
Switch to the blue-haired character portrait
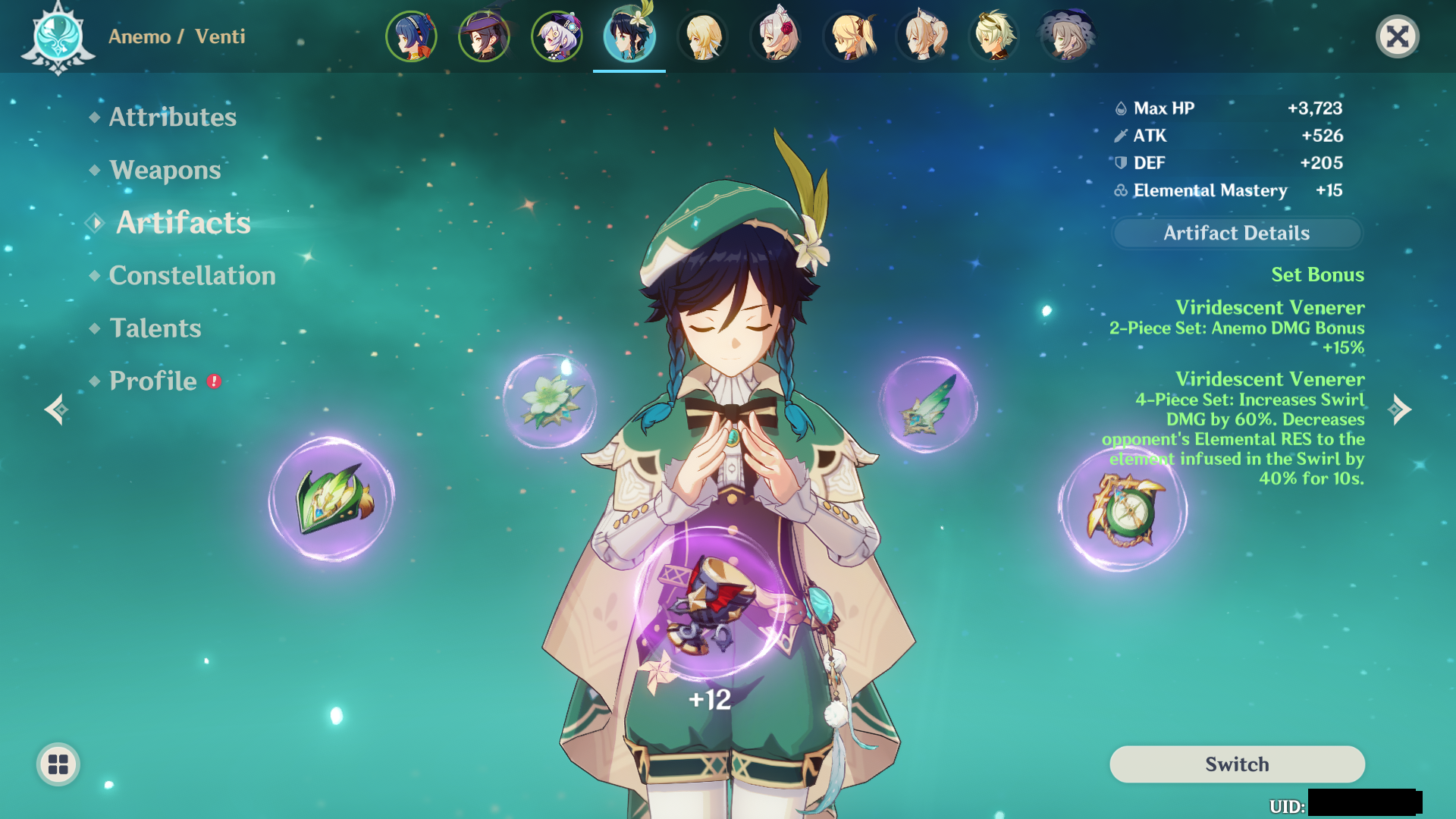pos(411,36)
